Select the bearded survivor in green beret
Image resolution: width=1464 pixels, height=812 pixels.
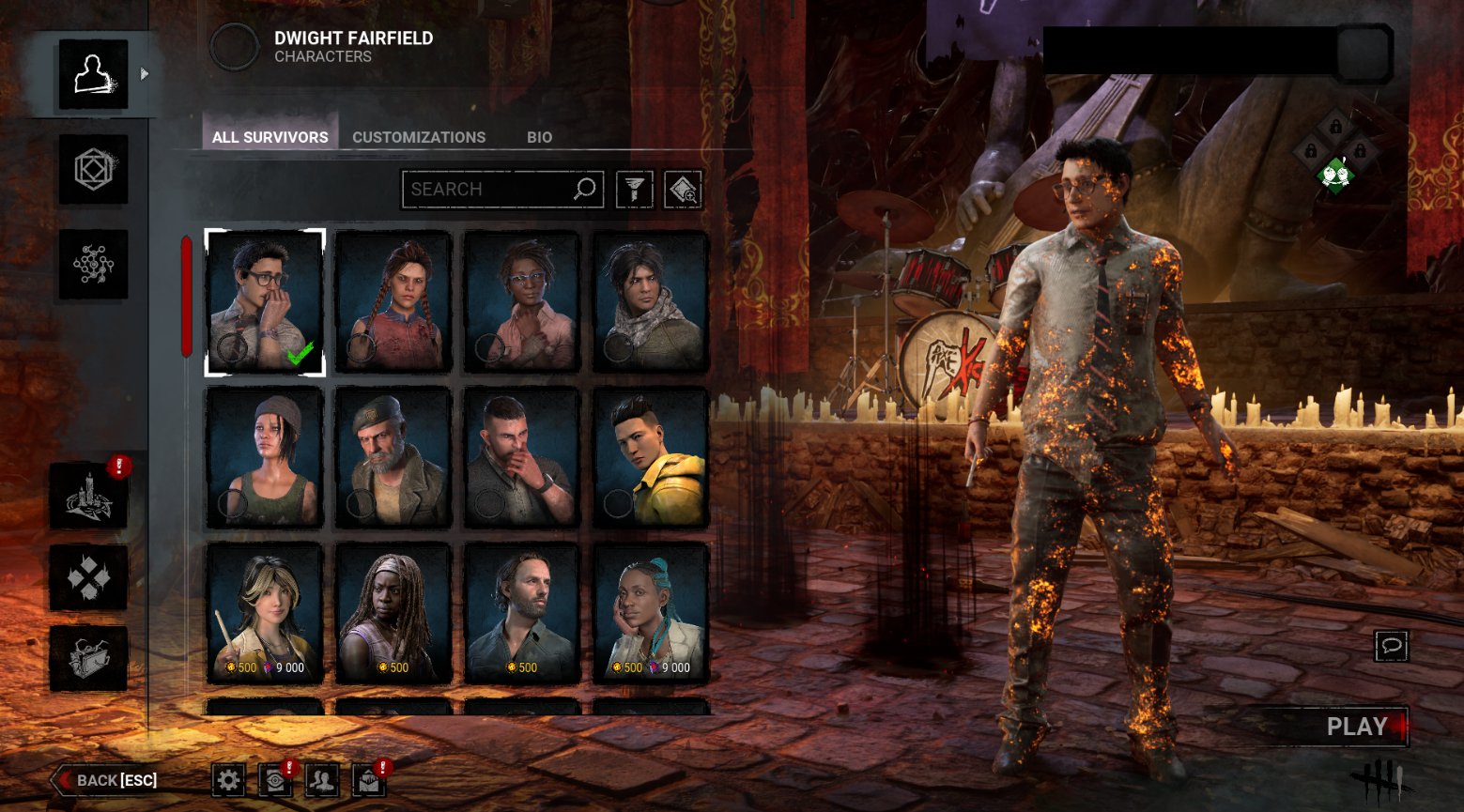point(393,457)
